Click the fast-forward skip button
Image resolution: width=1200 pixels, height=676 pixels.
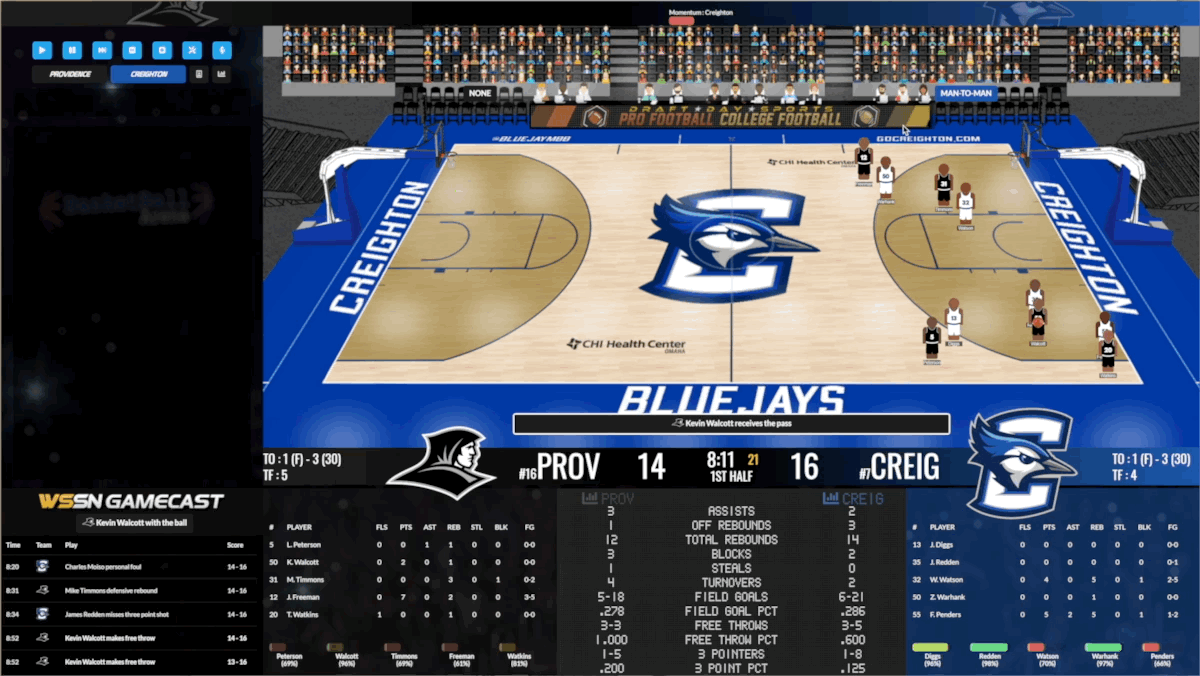(x=102, y=49)
